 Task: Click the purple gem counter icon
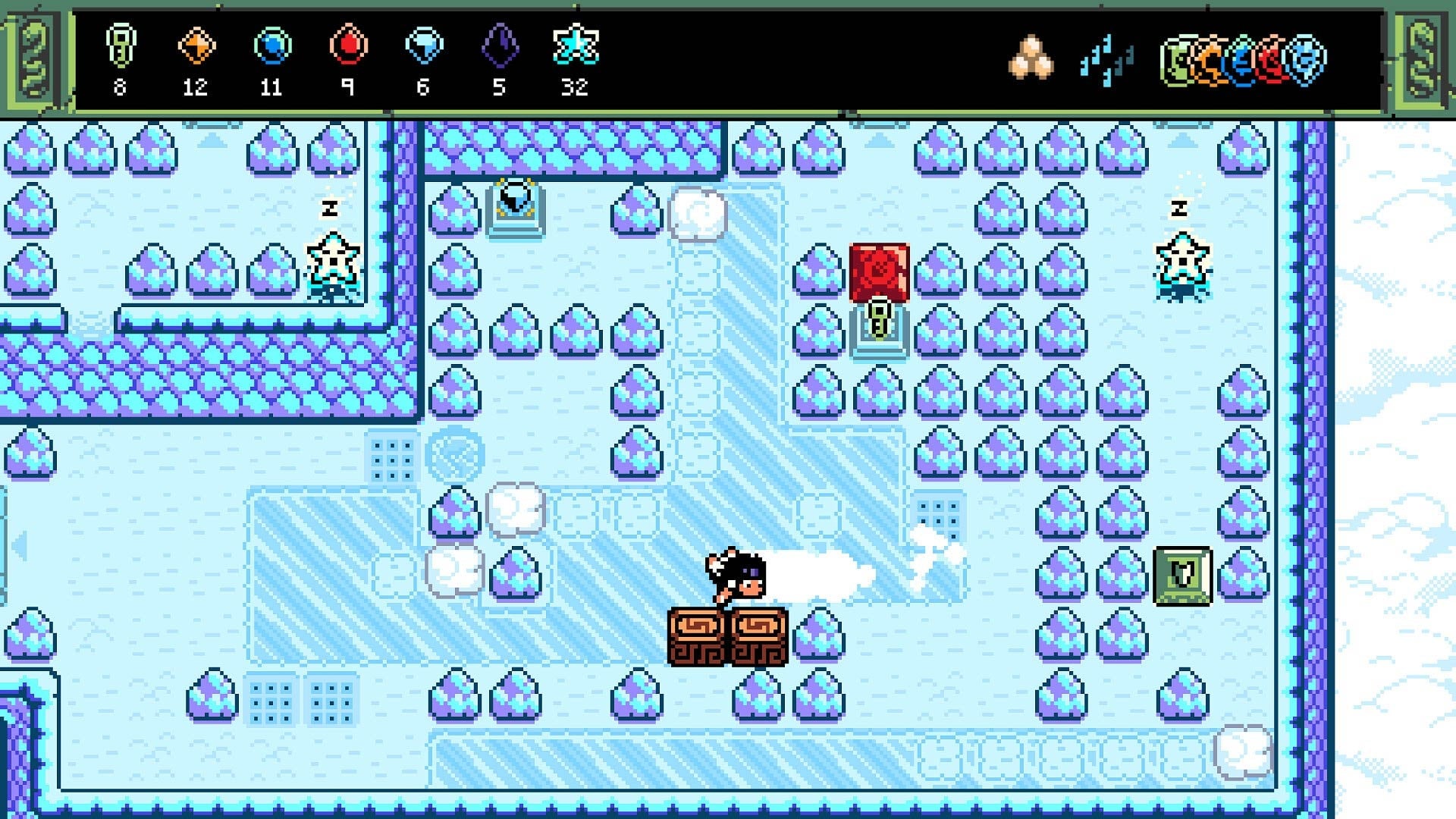click(499, 47)
